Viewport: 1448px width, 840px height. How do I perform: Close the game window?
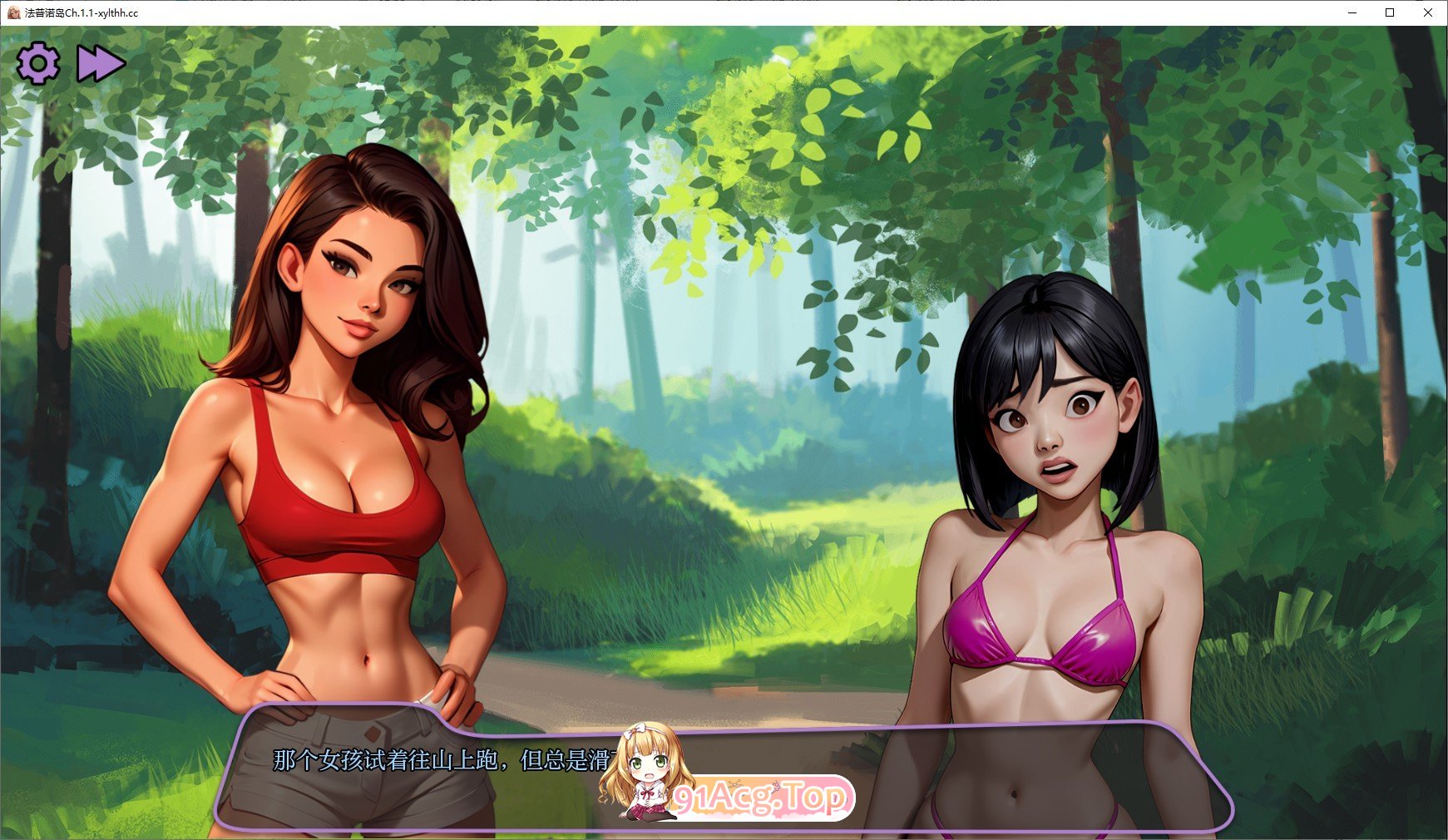point(1428,12)
